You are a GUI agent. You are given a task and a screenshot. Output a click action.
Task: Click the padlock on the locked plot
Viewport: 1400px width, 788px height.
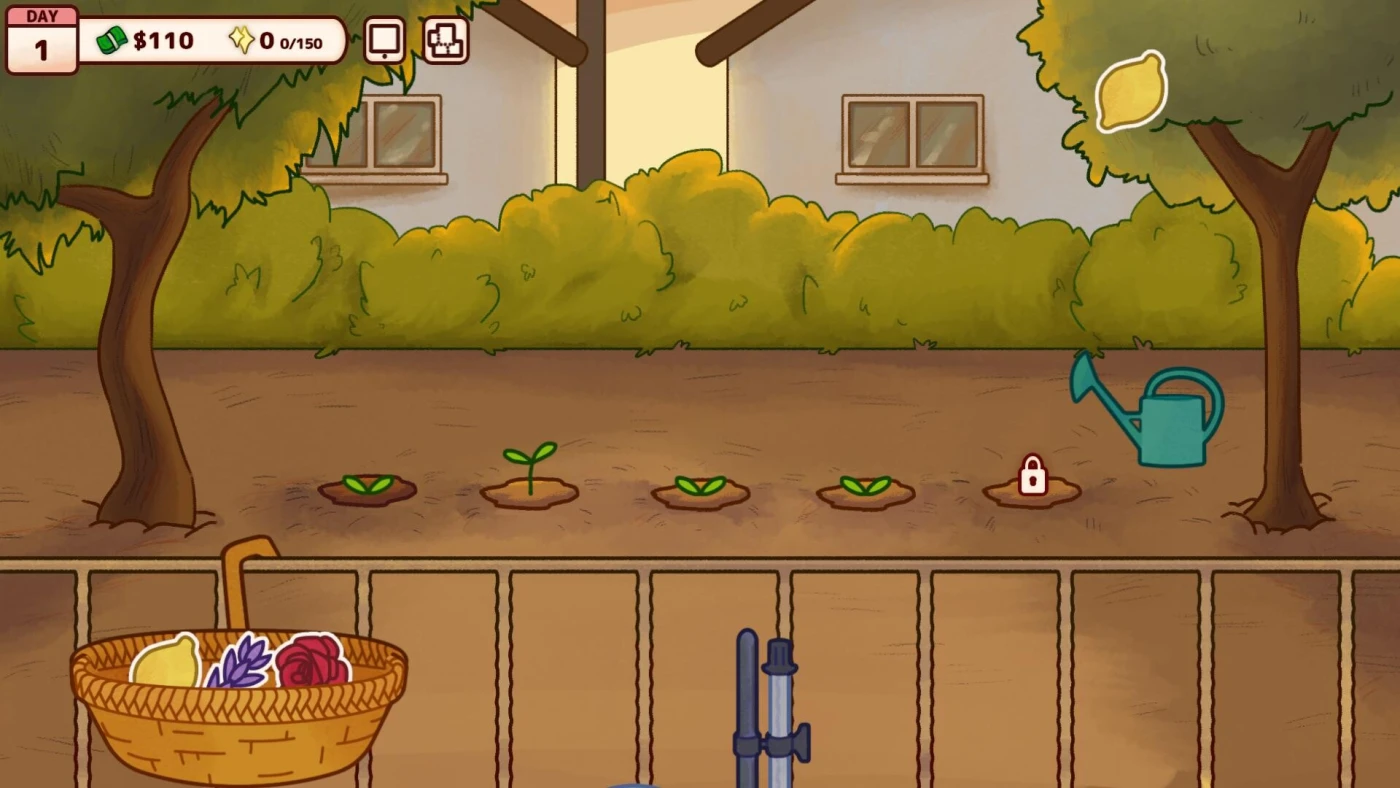pyautogui.click(x=1032, y=476)
